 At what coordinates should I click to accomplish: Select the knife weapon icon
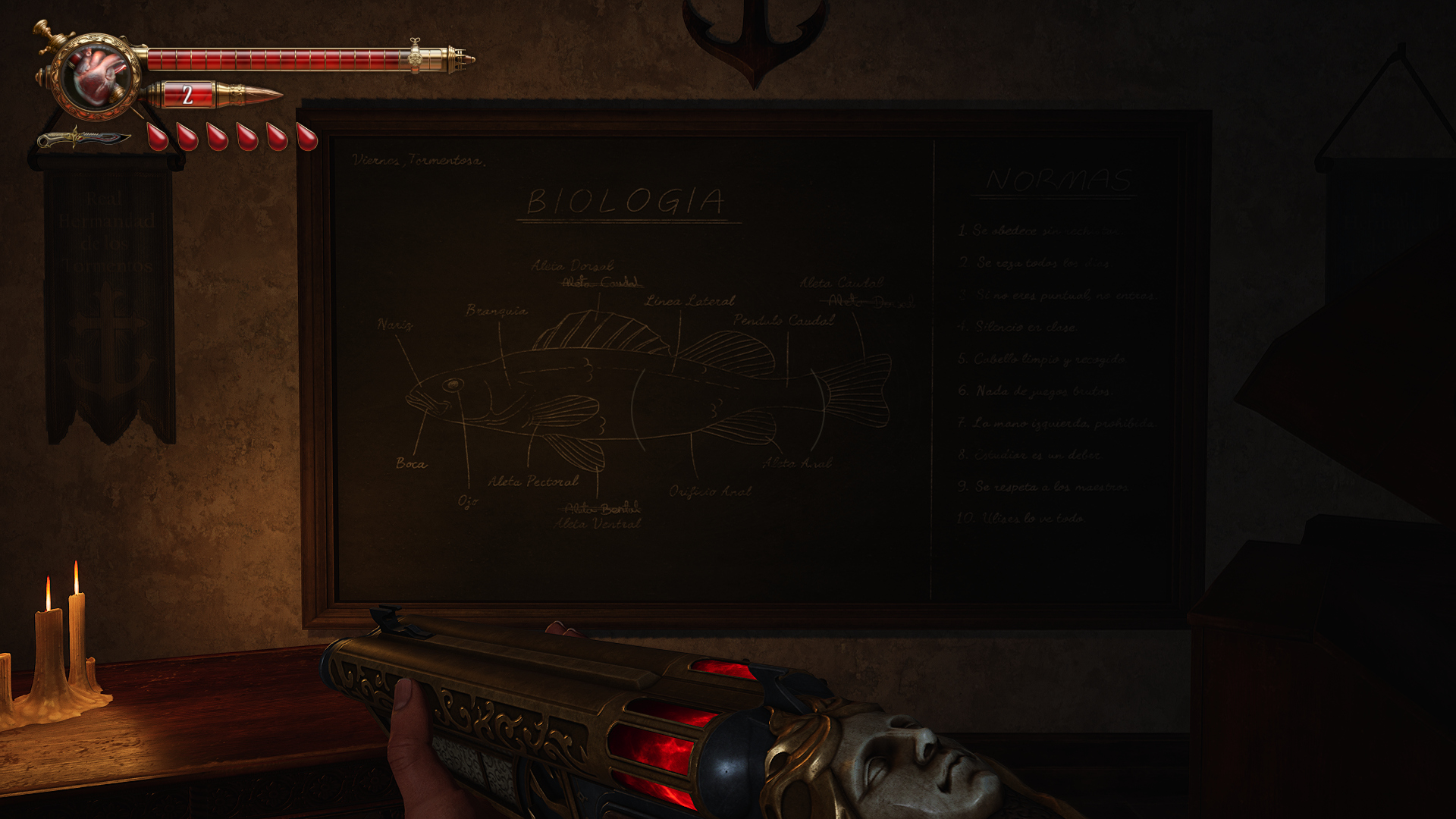click(x=83, y=140)
